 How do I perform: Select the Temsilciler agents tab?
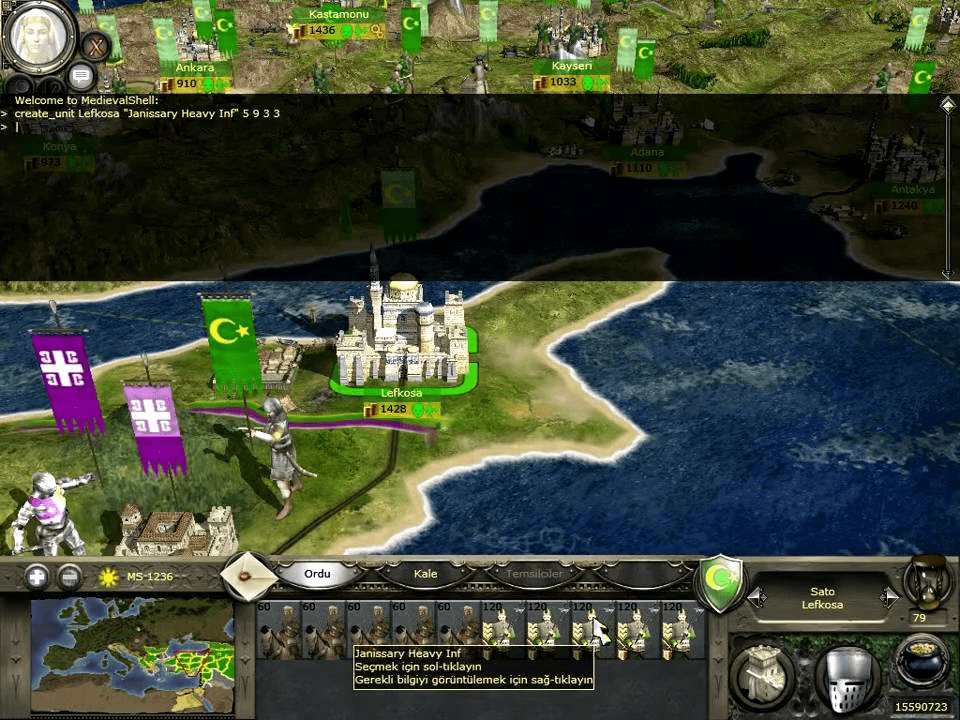click(532, 574)
